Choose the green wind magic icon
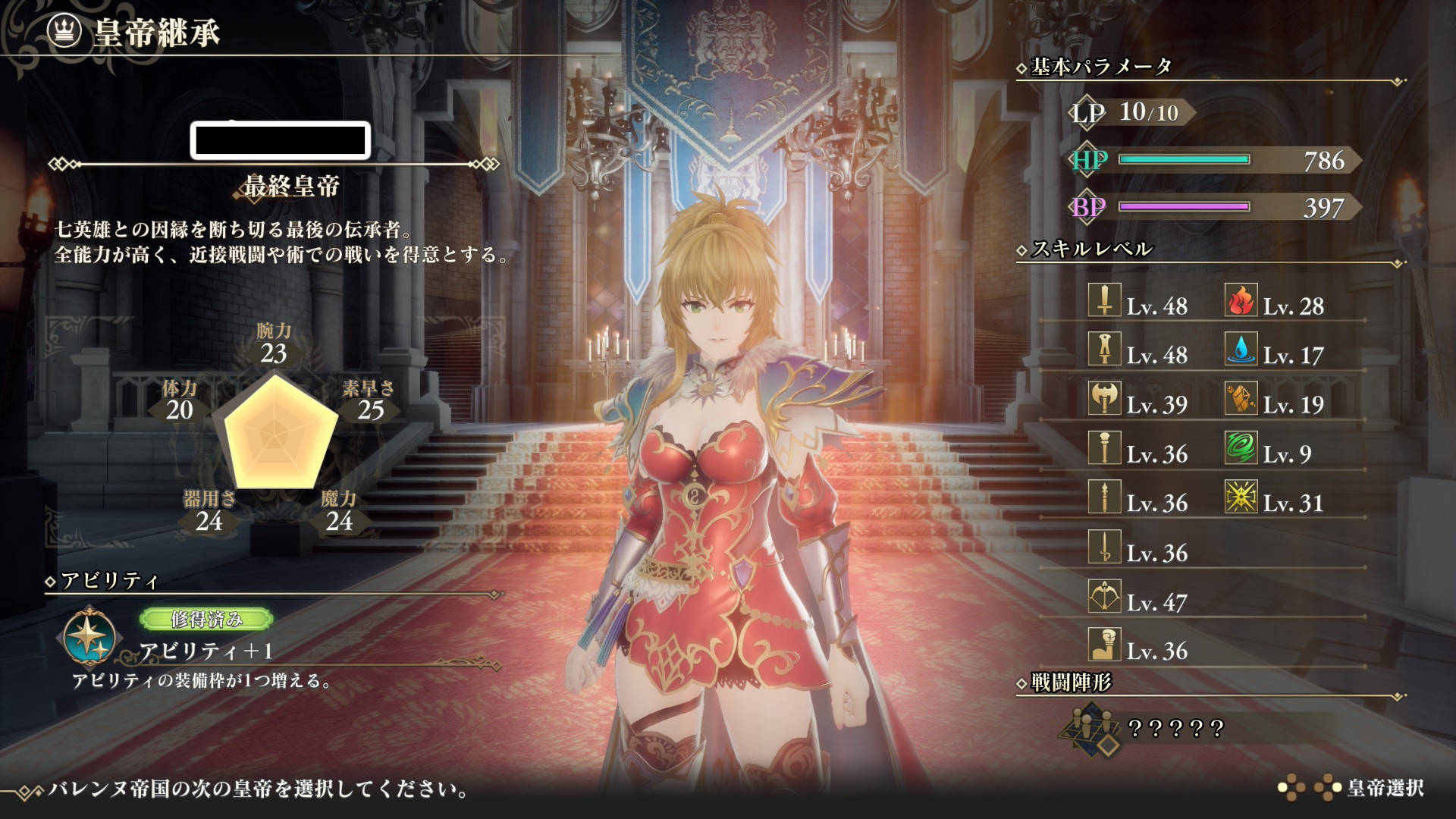1456x819 pixels. click(1241, 448)
